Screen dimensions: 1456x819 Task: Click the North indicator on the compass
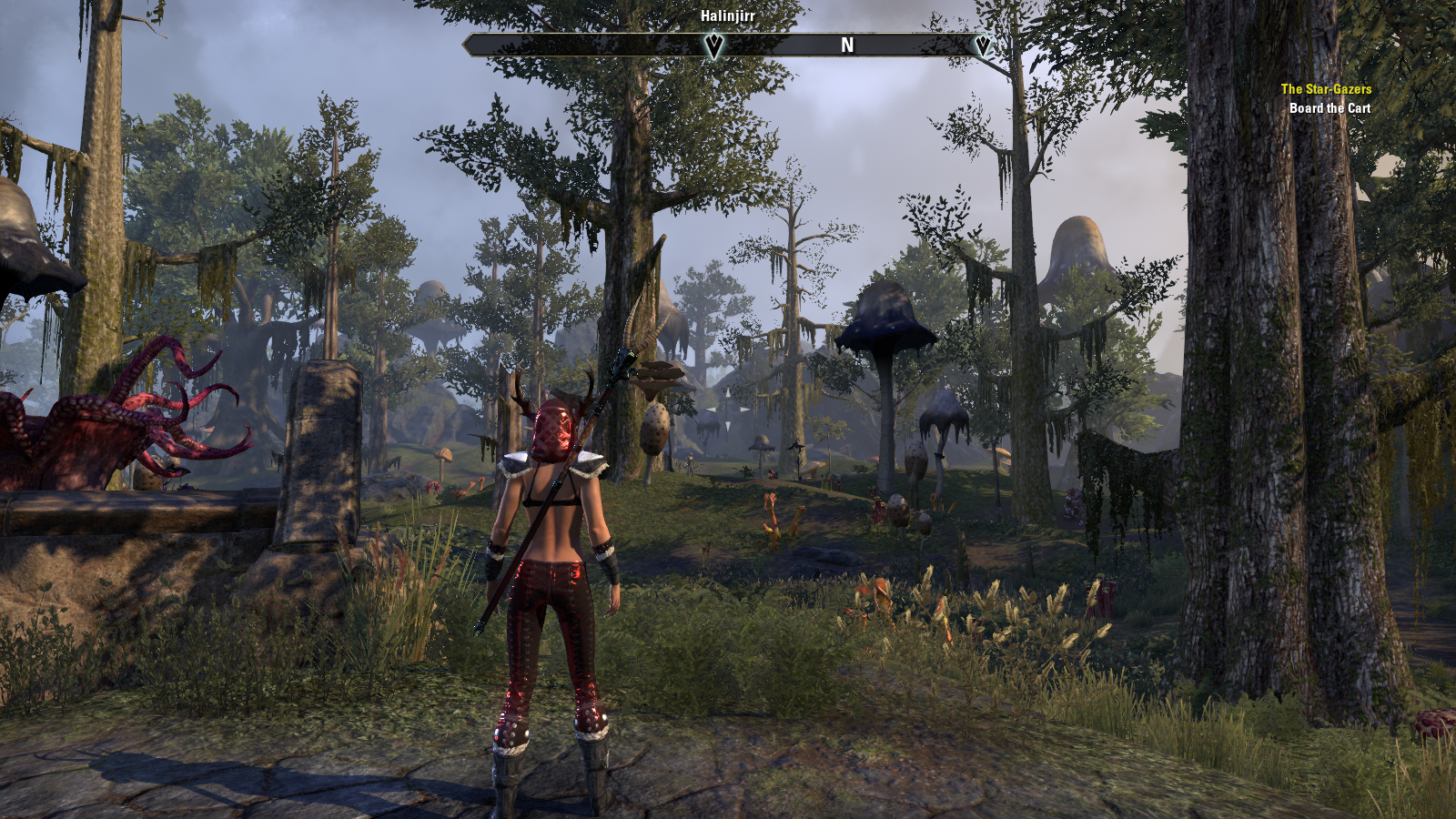click(x=847, y=45)
